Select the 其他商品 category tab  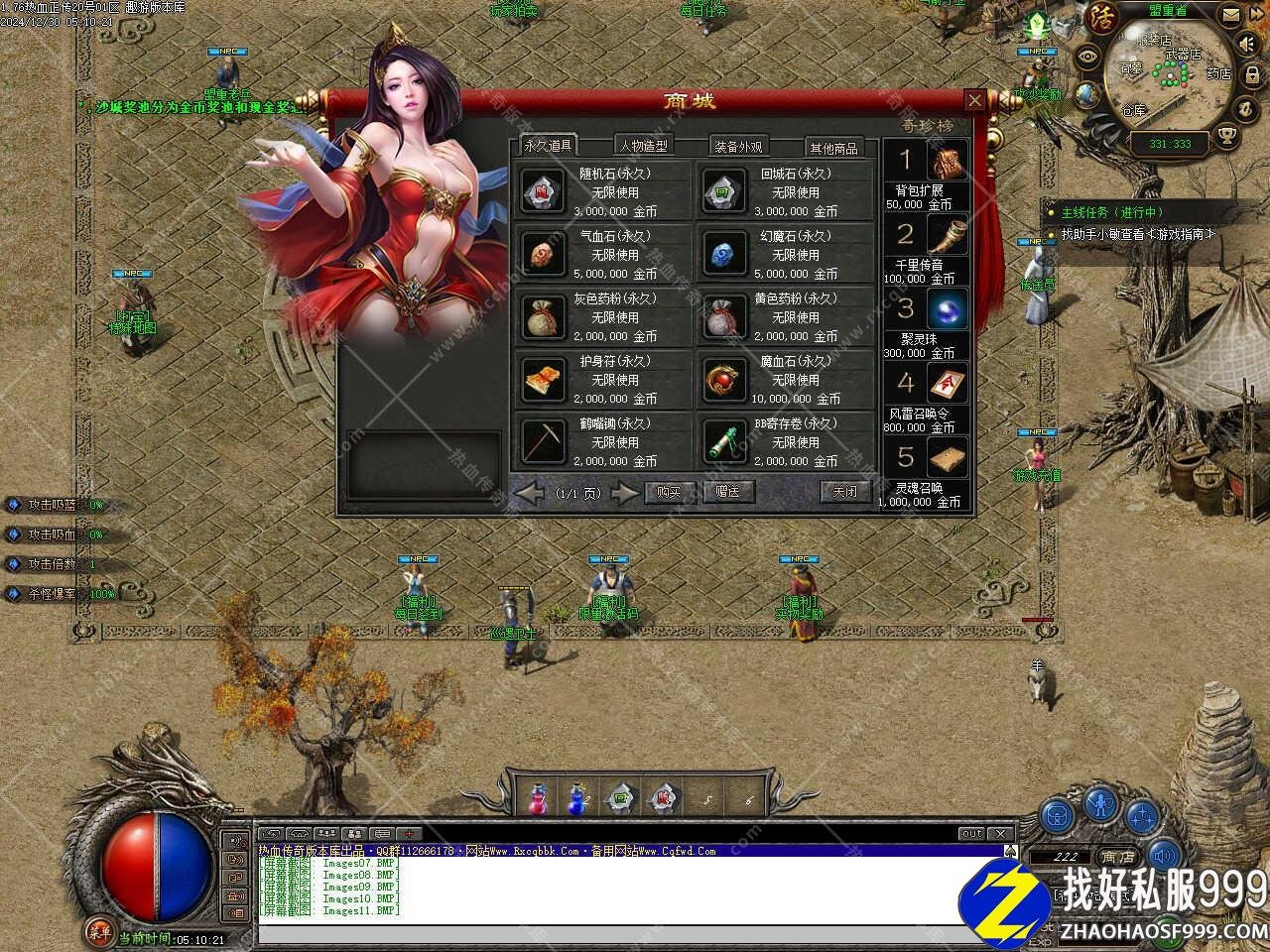[x=832, y=148]
